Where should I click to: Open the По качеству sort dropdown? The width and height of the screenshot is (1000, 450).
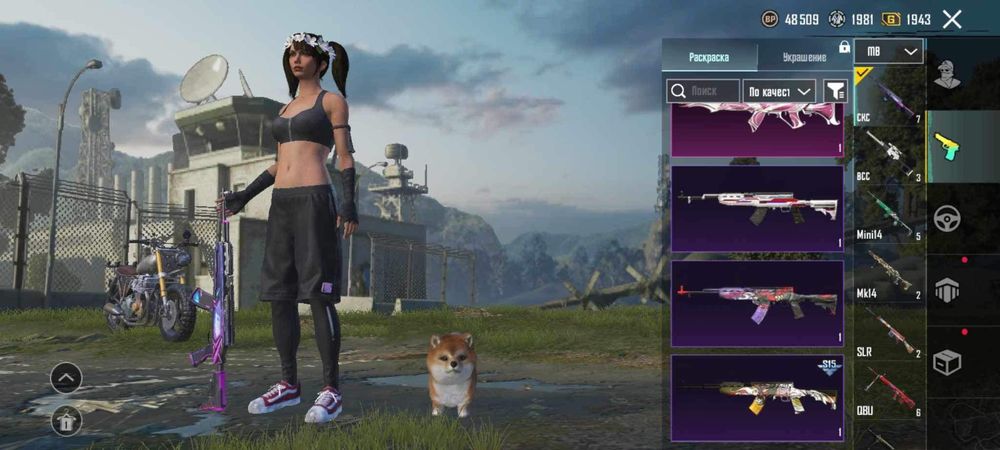[780, 91]
